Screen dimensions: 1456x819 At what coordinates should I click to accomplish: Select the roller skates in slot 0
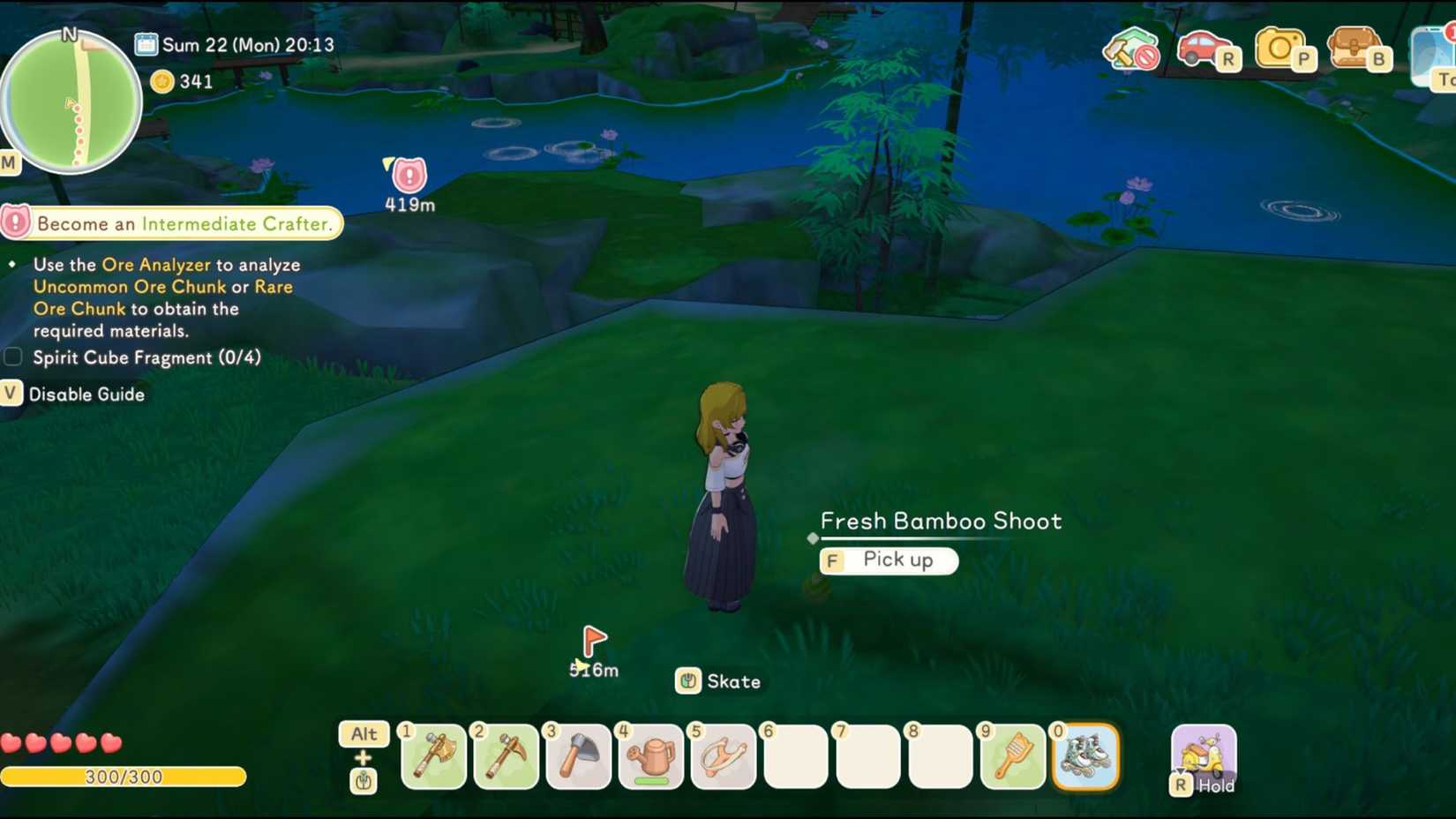tap(1086, 757)
